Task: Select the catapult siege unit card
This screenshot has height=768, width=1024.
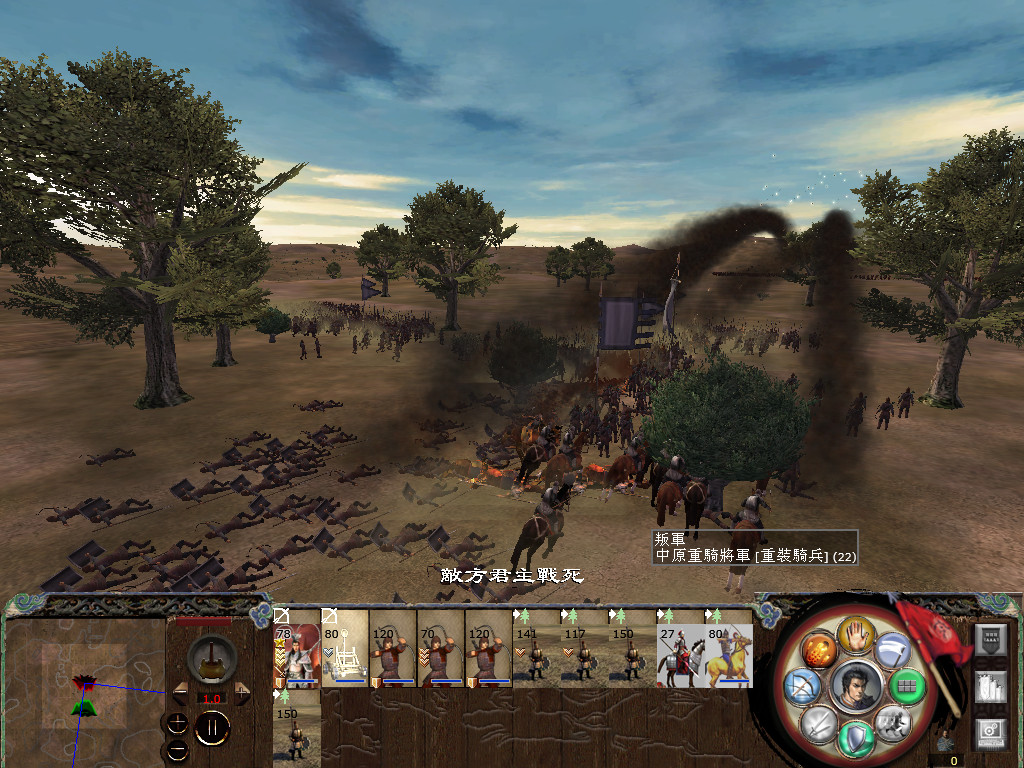Action: 345,648
